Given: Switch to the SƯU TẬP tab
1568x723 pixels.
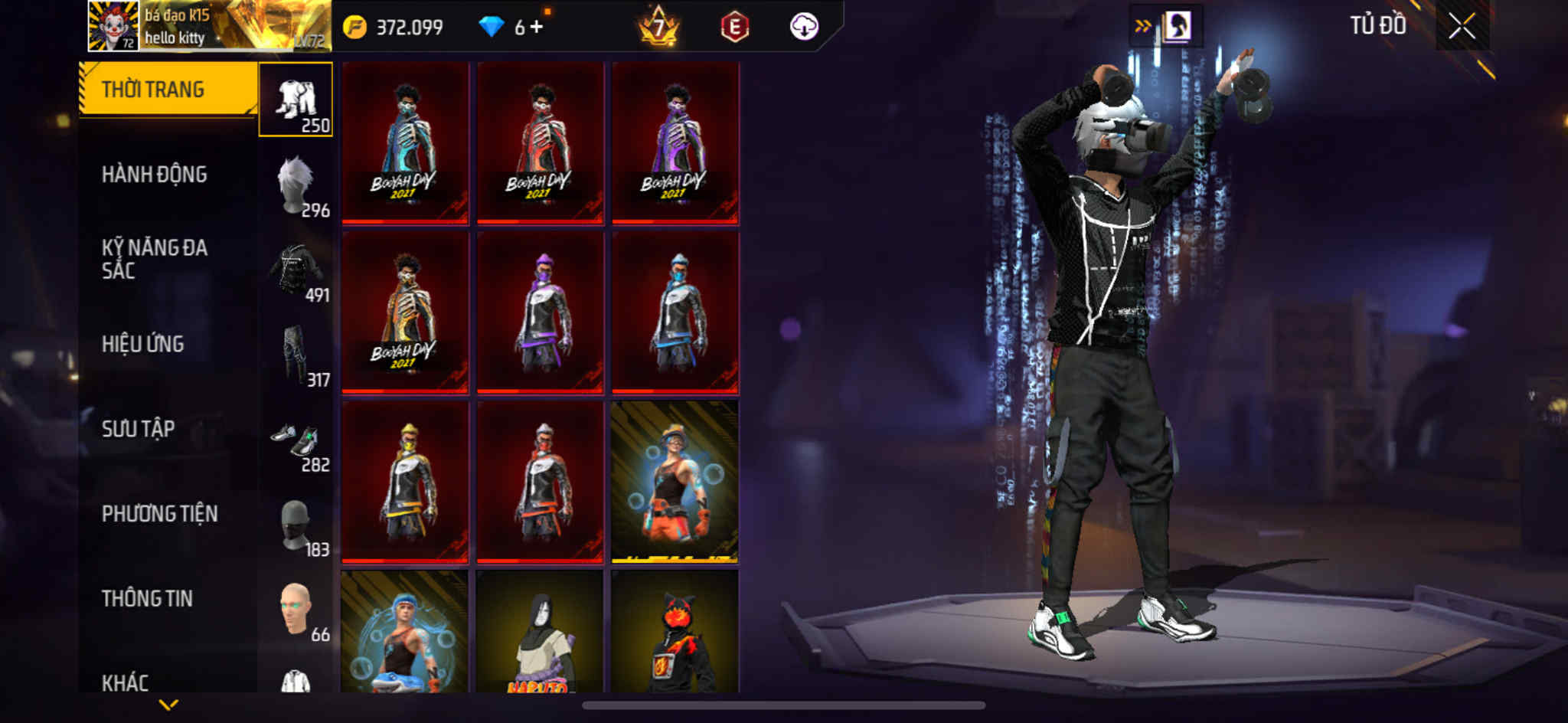Looking at the screenshot, I should click(139, 429).
